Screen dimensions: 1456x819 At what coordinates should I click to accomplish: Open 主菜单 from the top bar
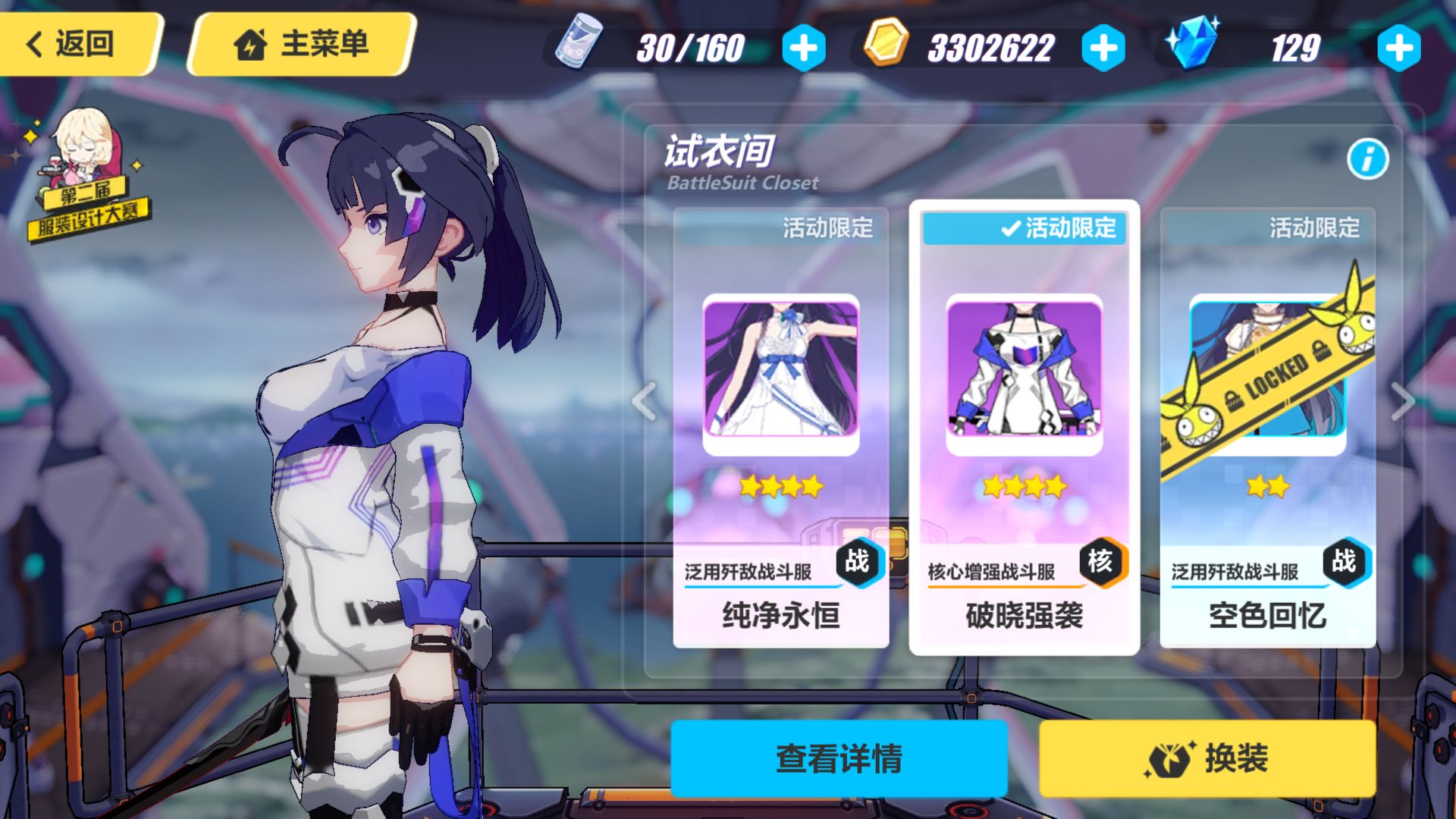(303, 45)
